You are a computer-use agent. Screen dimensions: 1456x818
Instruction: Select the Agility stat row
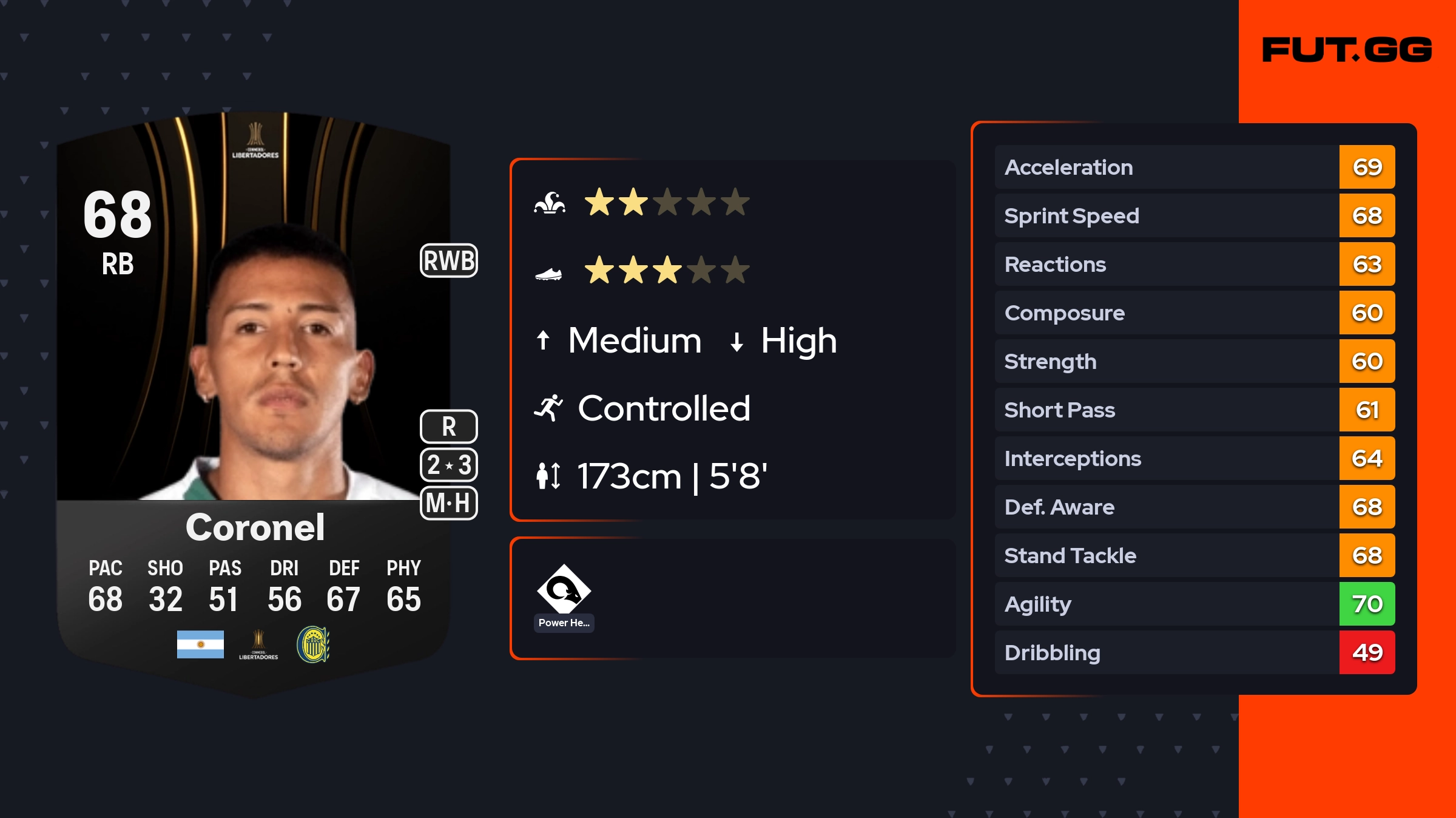tap(1194, 604)
